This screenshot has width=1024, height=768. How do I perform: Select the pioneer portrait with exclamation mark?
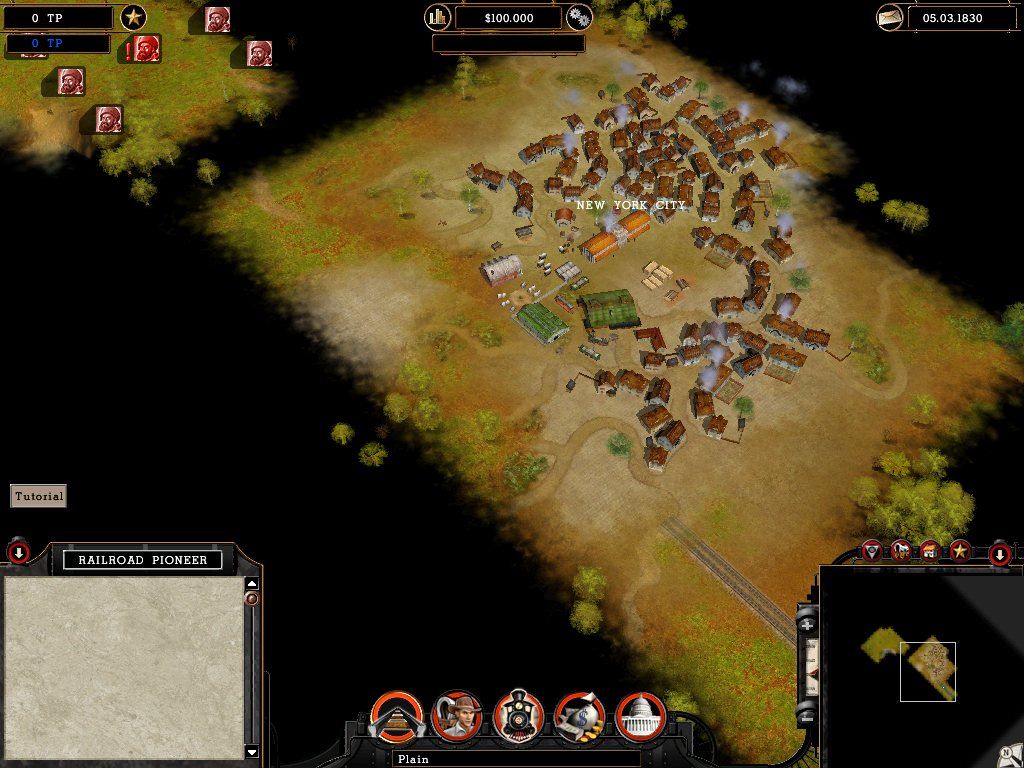click(x=146, y=47)
